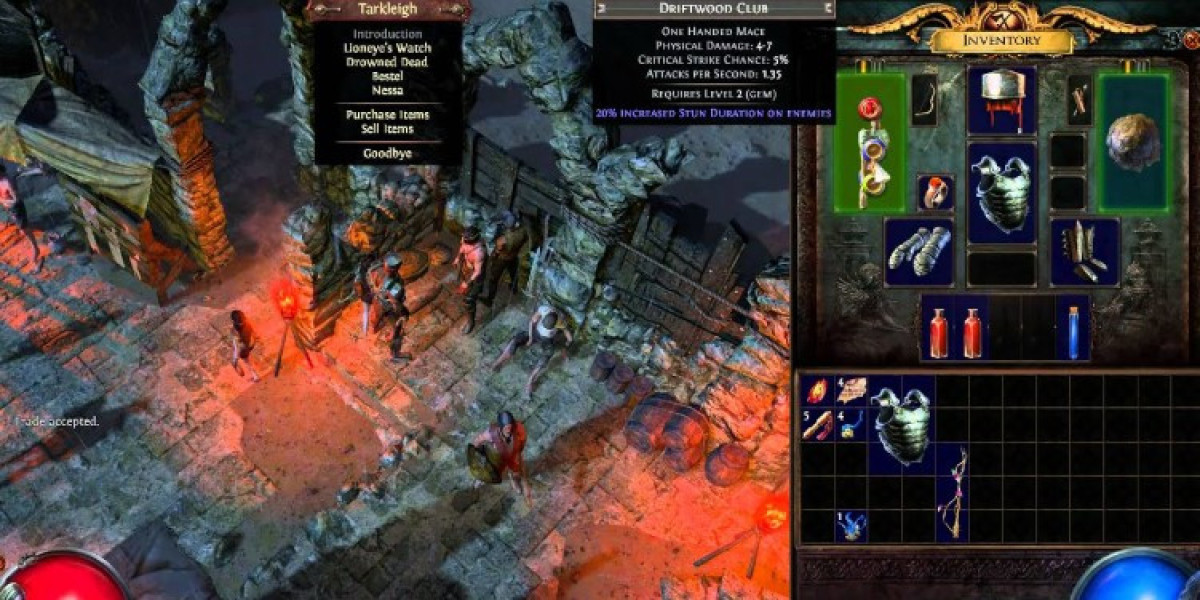Click the equipped round shield slot
1200x600 pixels.
(1133, 142)
